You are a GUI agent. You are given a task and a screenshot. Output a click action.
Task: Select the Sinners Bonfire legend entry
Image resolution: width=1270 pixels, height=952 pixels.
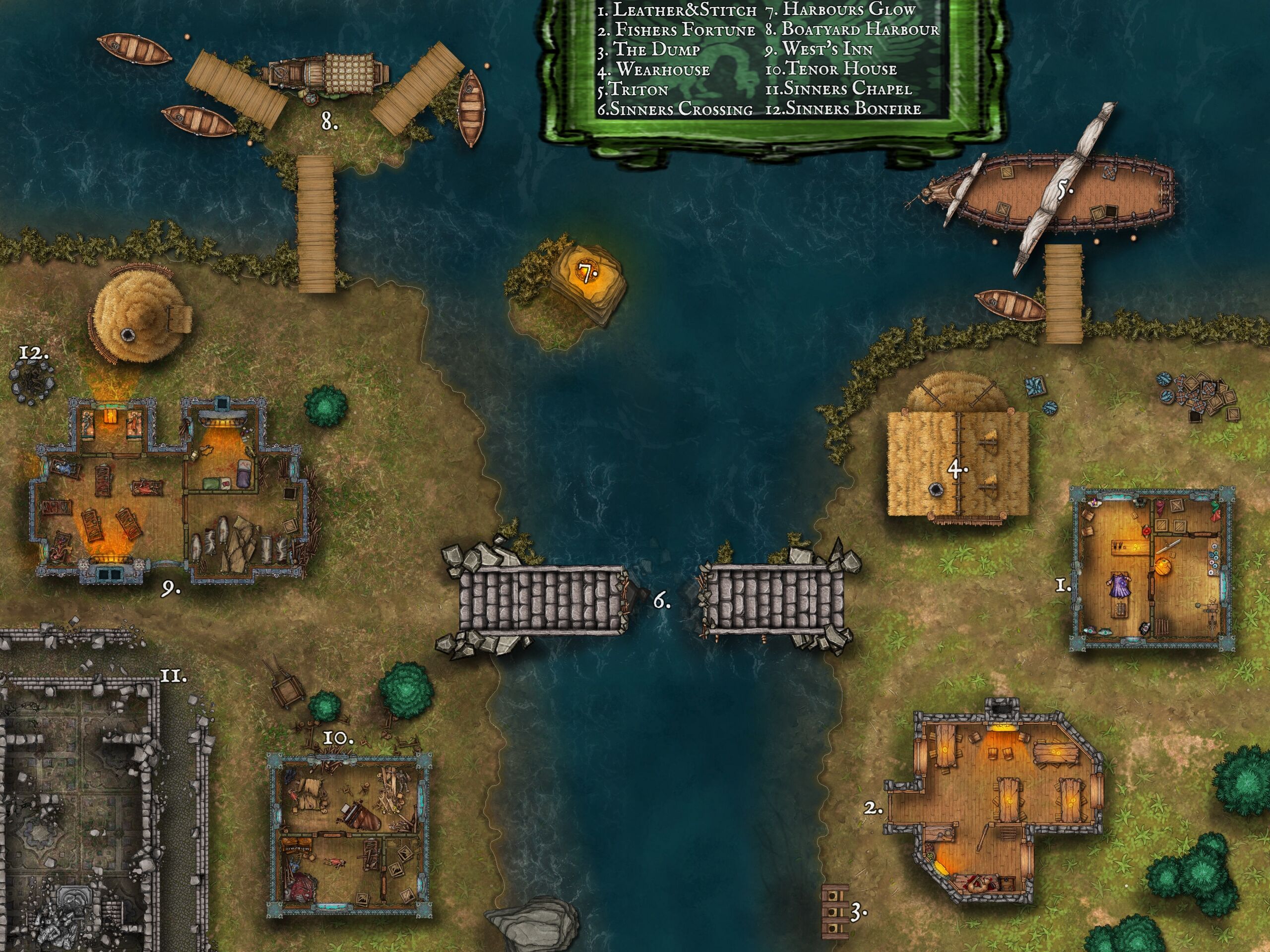[843, 109]
